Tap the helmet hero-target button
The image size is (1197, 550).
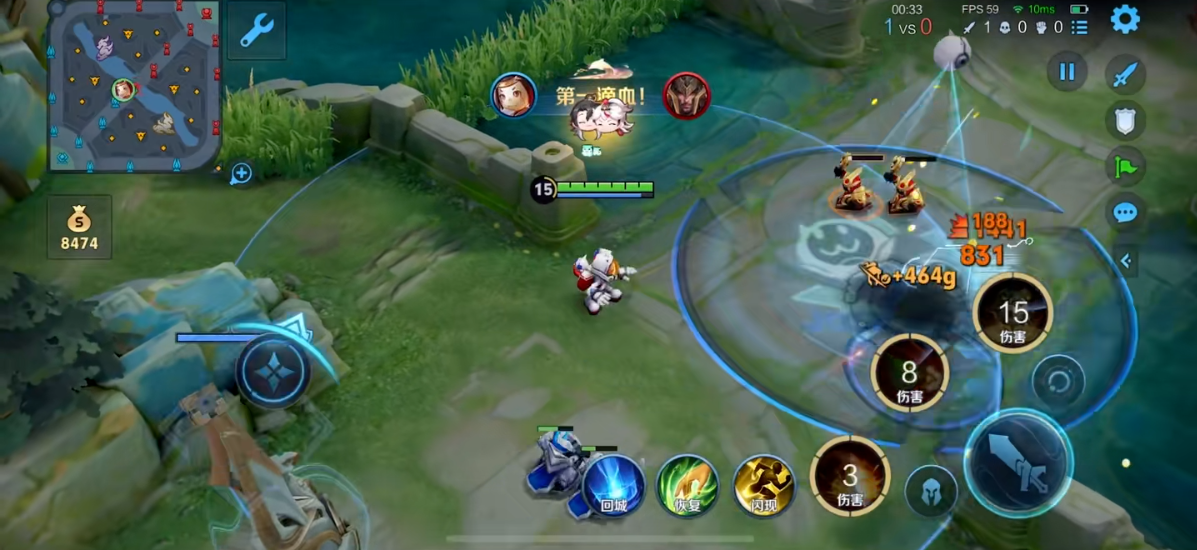click(930, 492)
